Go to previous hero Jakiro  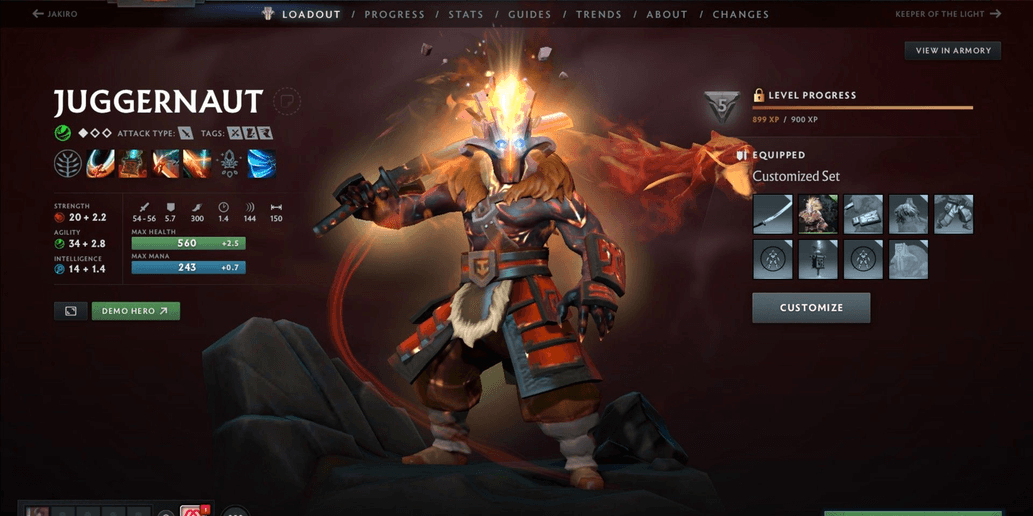55,14
